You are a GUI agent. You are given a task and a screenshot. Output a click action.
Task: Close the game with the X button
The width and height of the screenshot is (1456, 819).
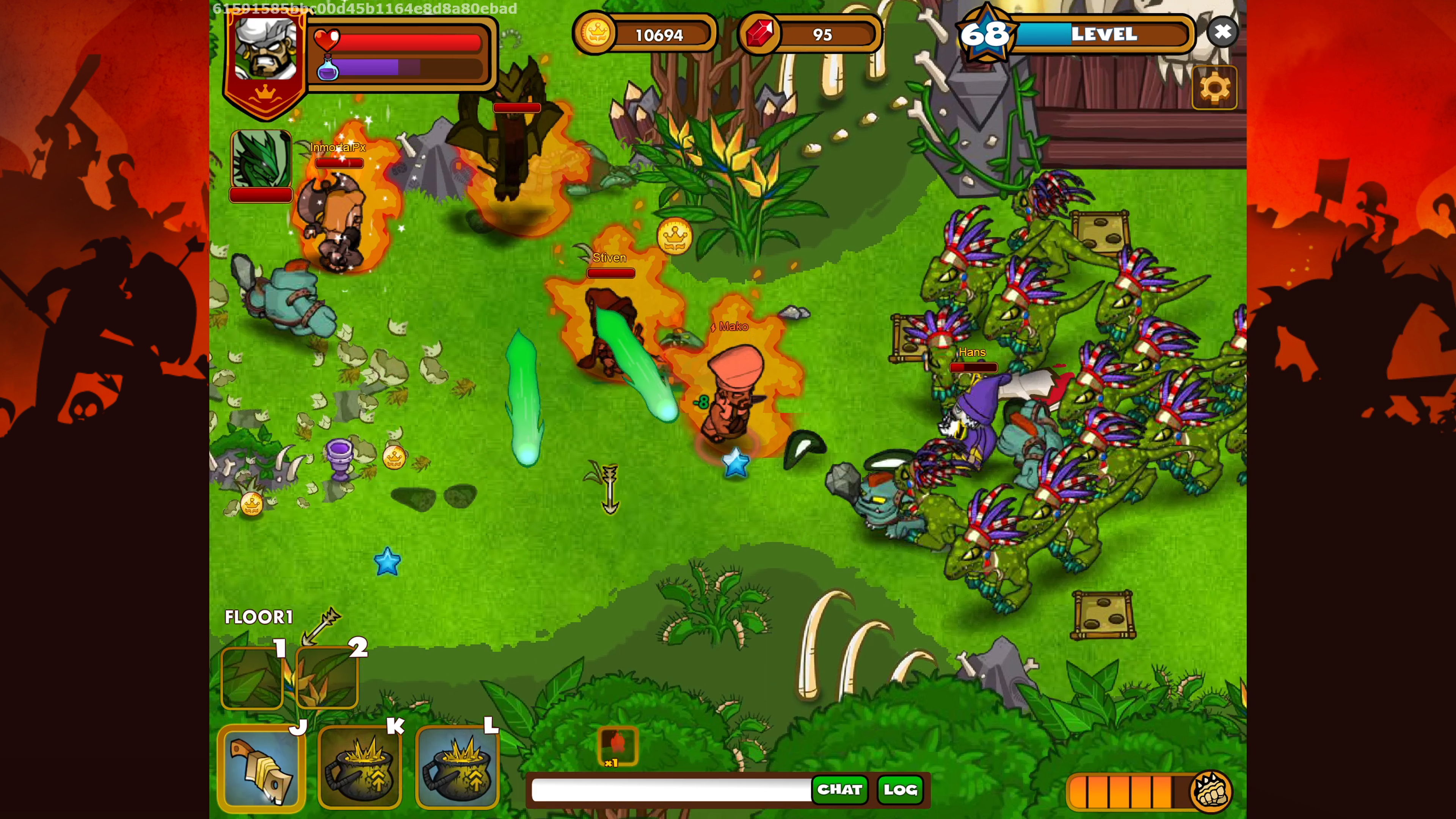click(1222, 32)
